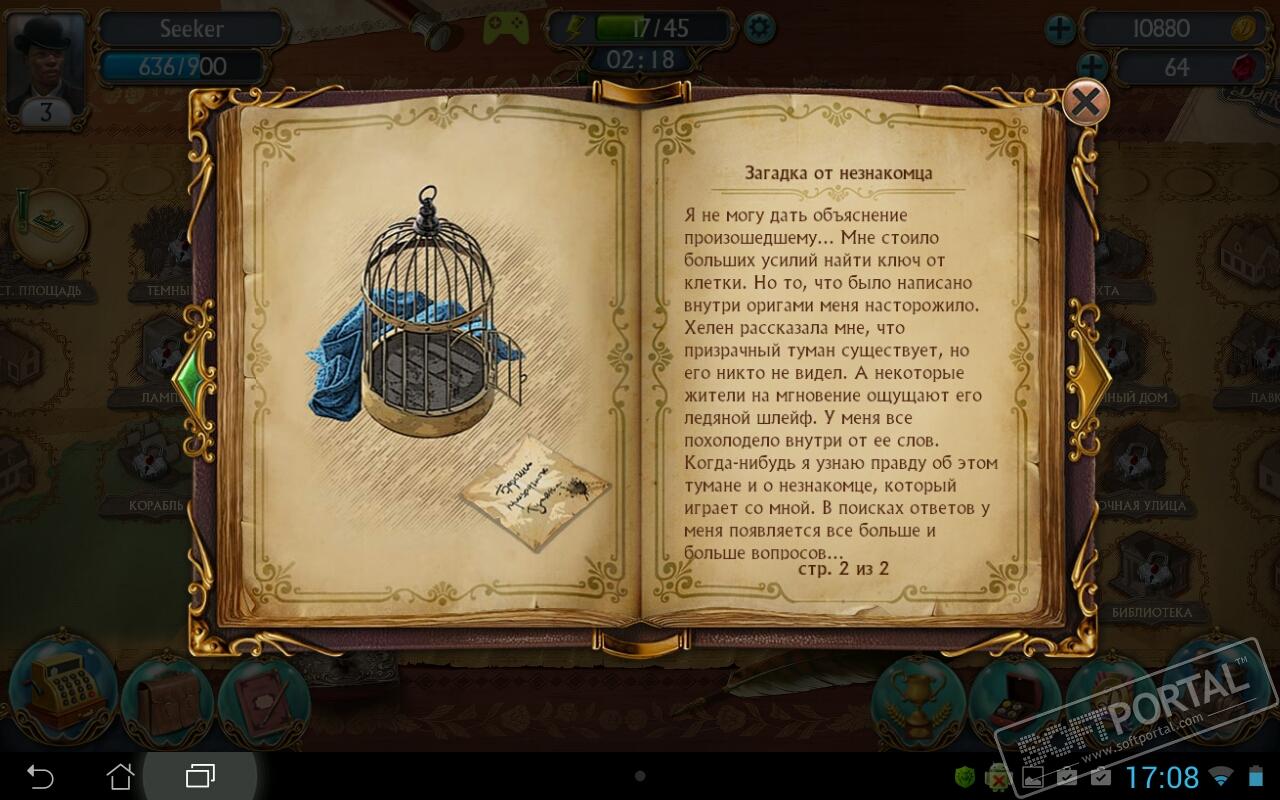
Task: Open the red collection box icon
Action: tap(1013, 701)
